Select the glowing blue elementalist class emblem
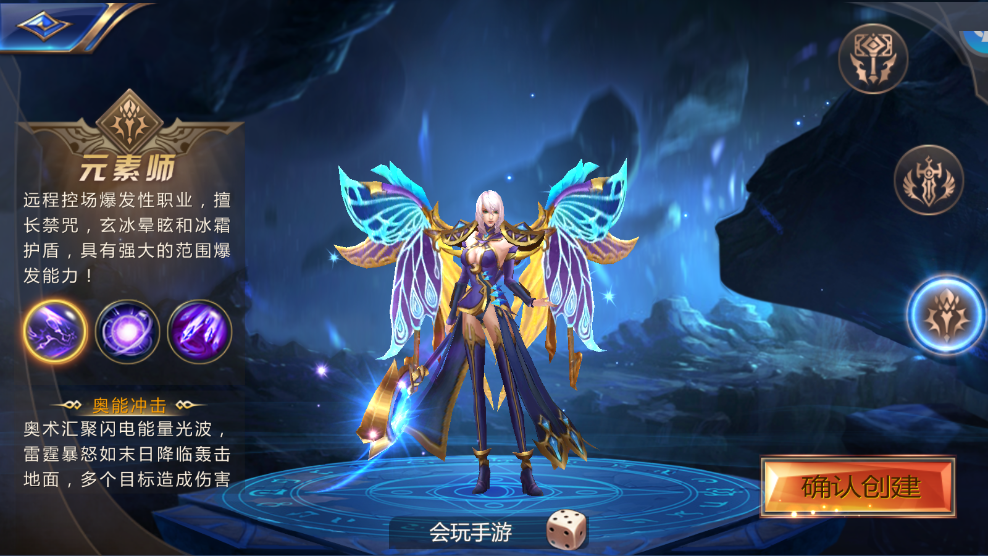 pyautogui.click(x=946, y=314)
